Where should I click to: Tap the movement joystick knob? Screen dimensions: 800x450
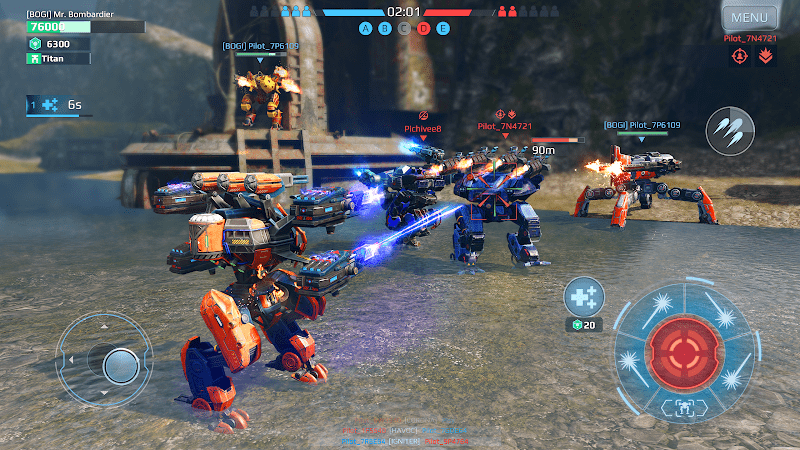[121, 364]
